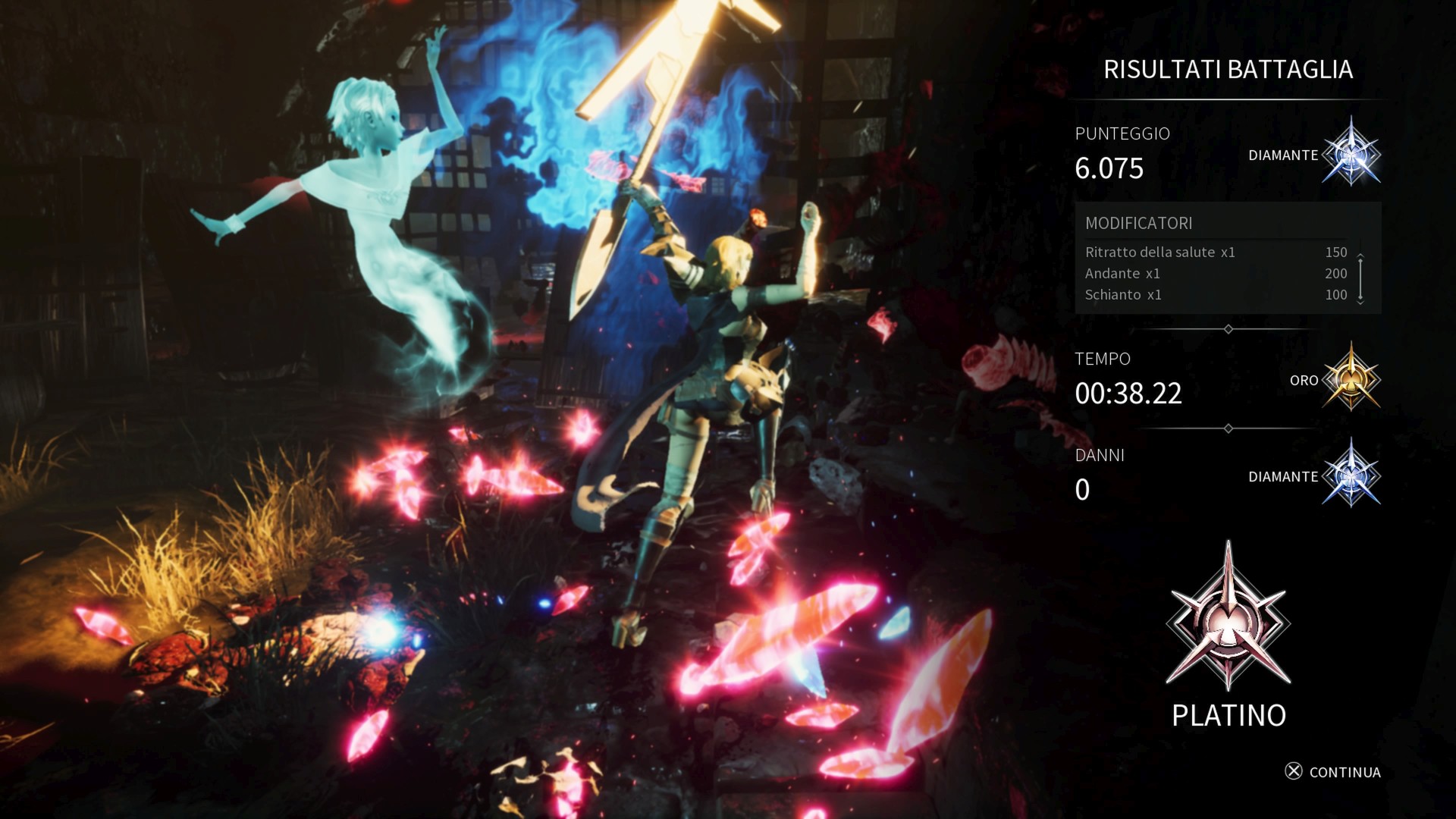Select the Schianto modifier row
1456x819 pixels.
[1215, 295]
